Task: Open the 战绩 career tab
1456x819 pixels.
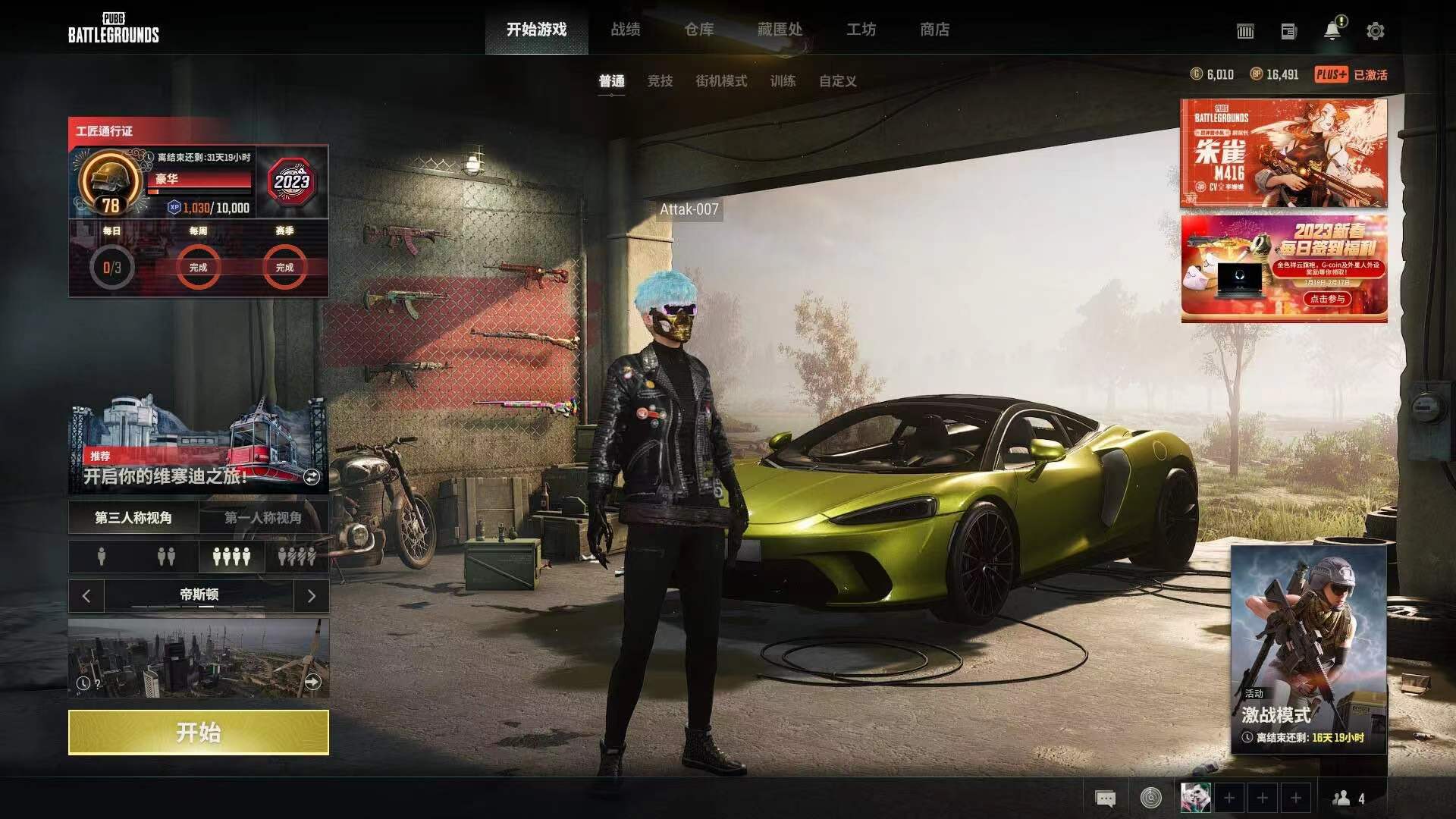Action: pos(626,30)
